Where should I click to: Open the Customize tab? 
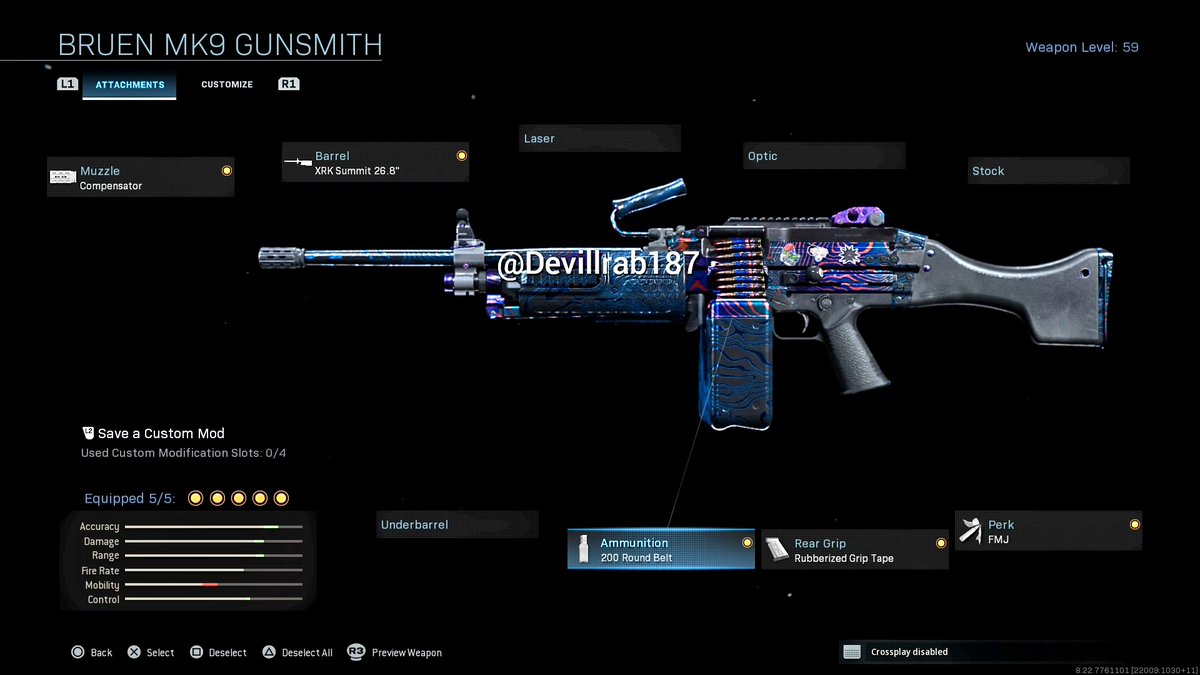click(x=227, y=85)
